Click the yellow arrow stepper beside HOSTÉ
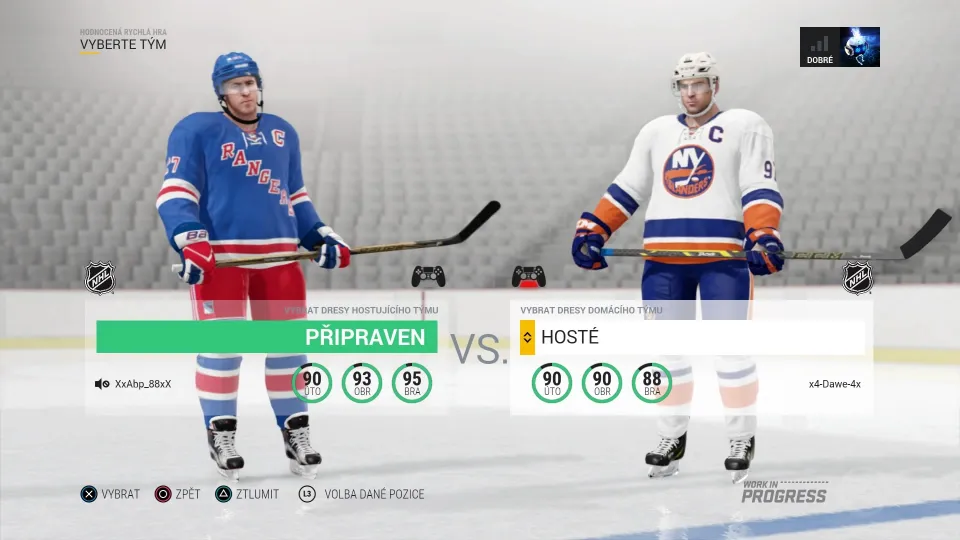Screen dimensions: 960x540 [x=527, y=338]
